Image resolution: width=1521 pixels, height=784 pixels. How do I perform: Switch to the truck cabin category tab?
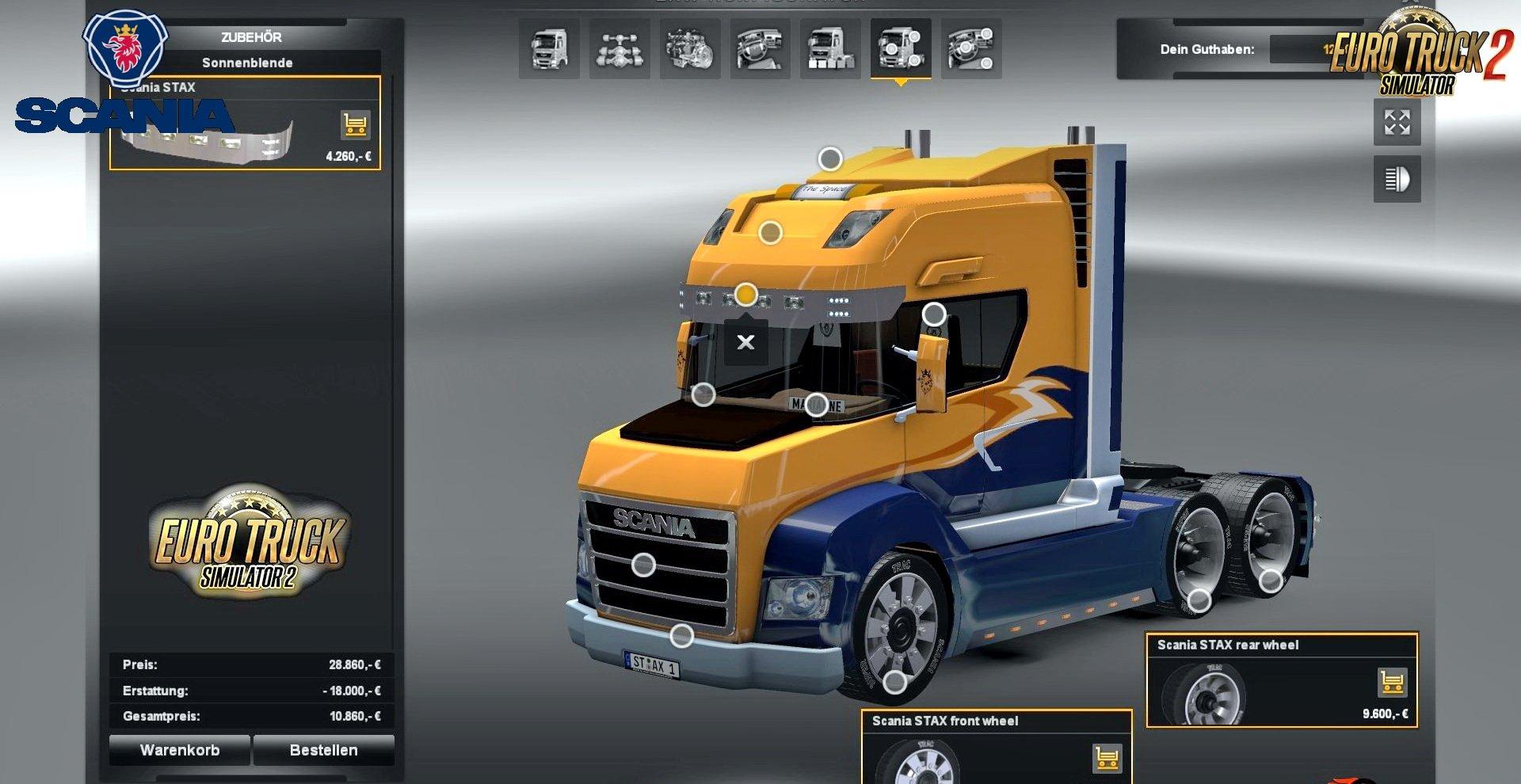[x=549, y=48]
